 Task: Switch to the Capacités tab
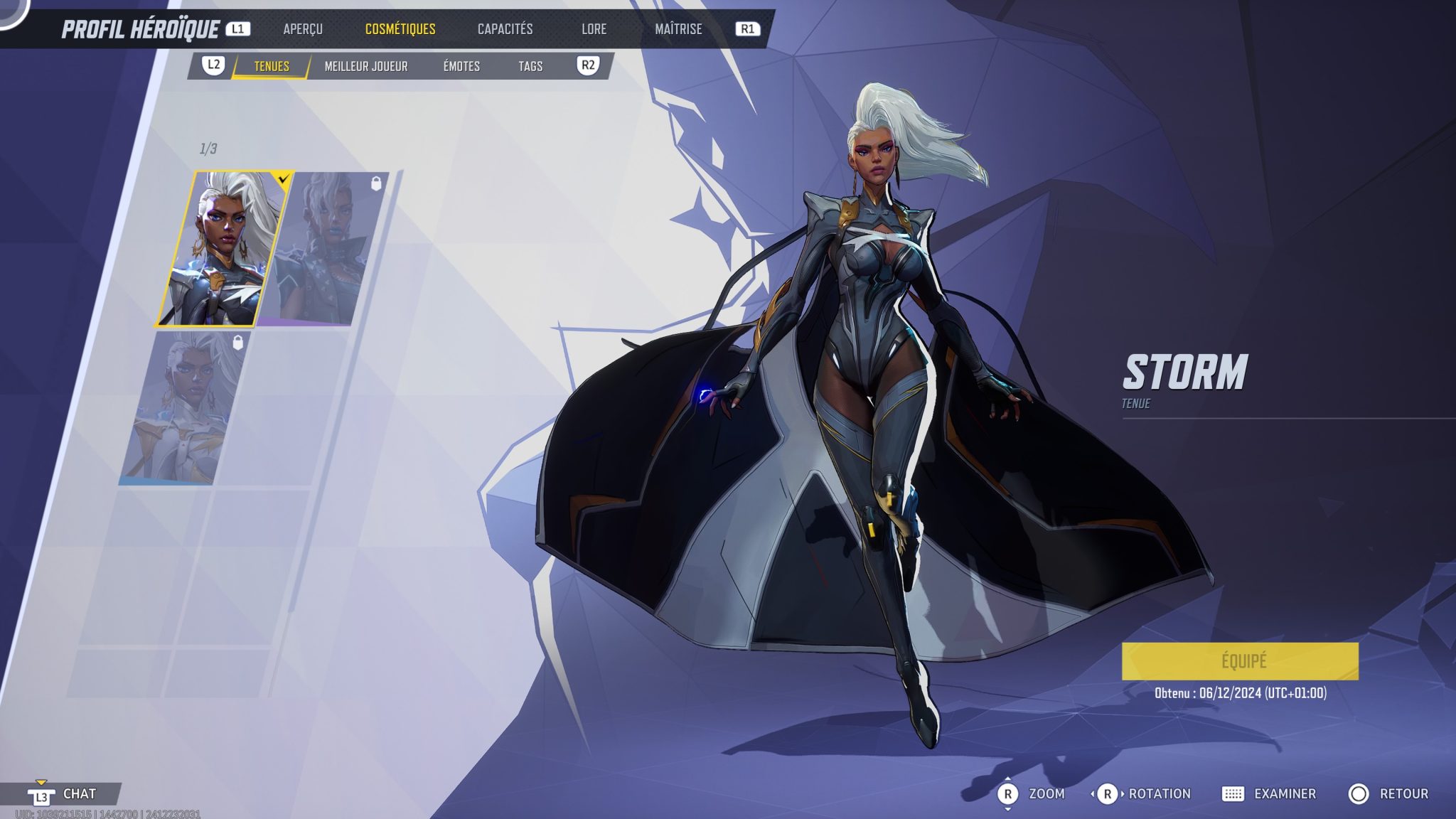coord(504,29)
